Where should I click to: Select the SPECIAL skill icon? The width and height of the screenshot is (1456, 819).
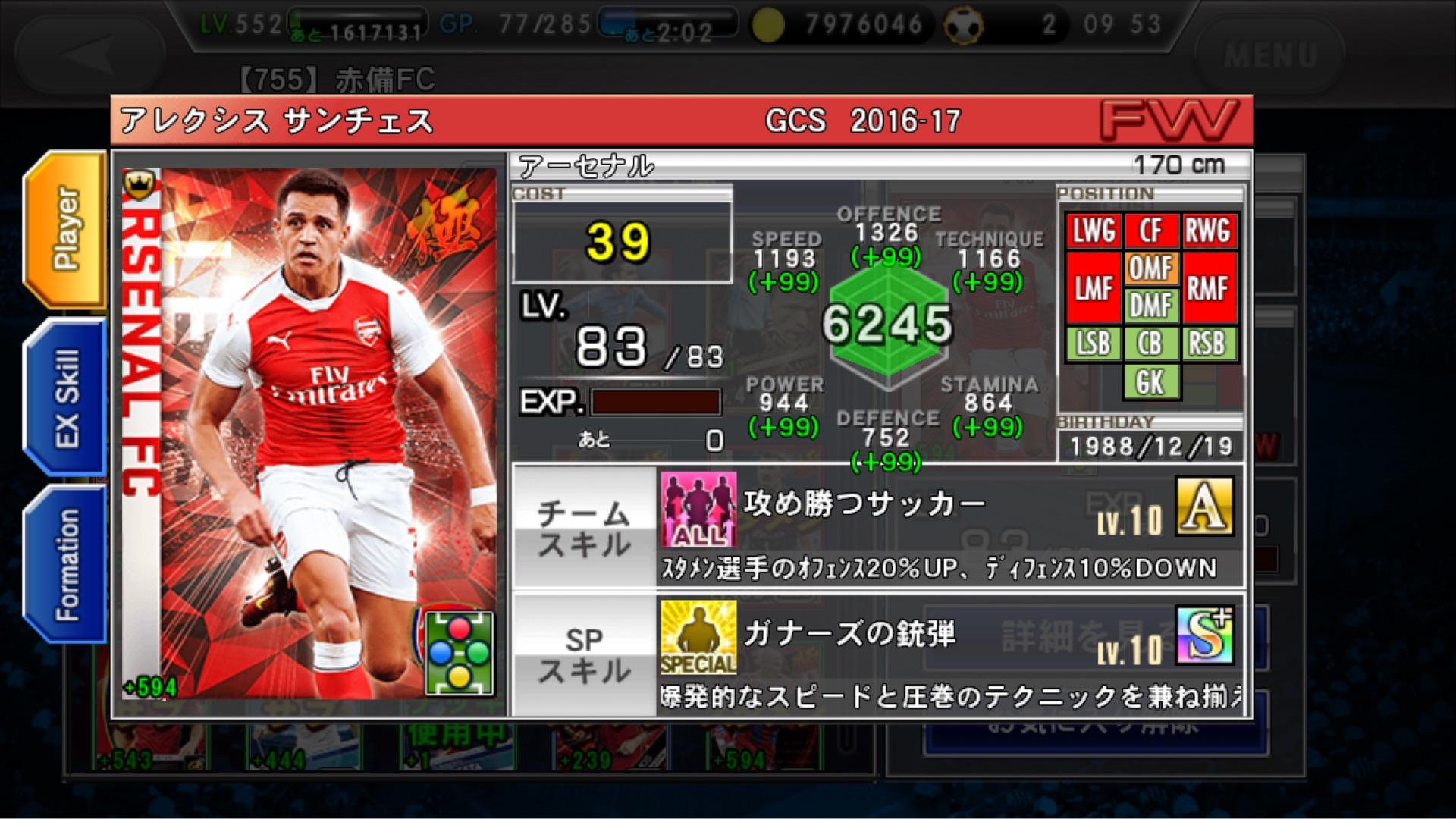click(698, 637)
